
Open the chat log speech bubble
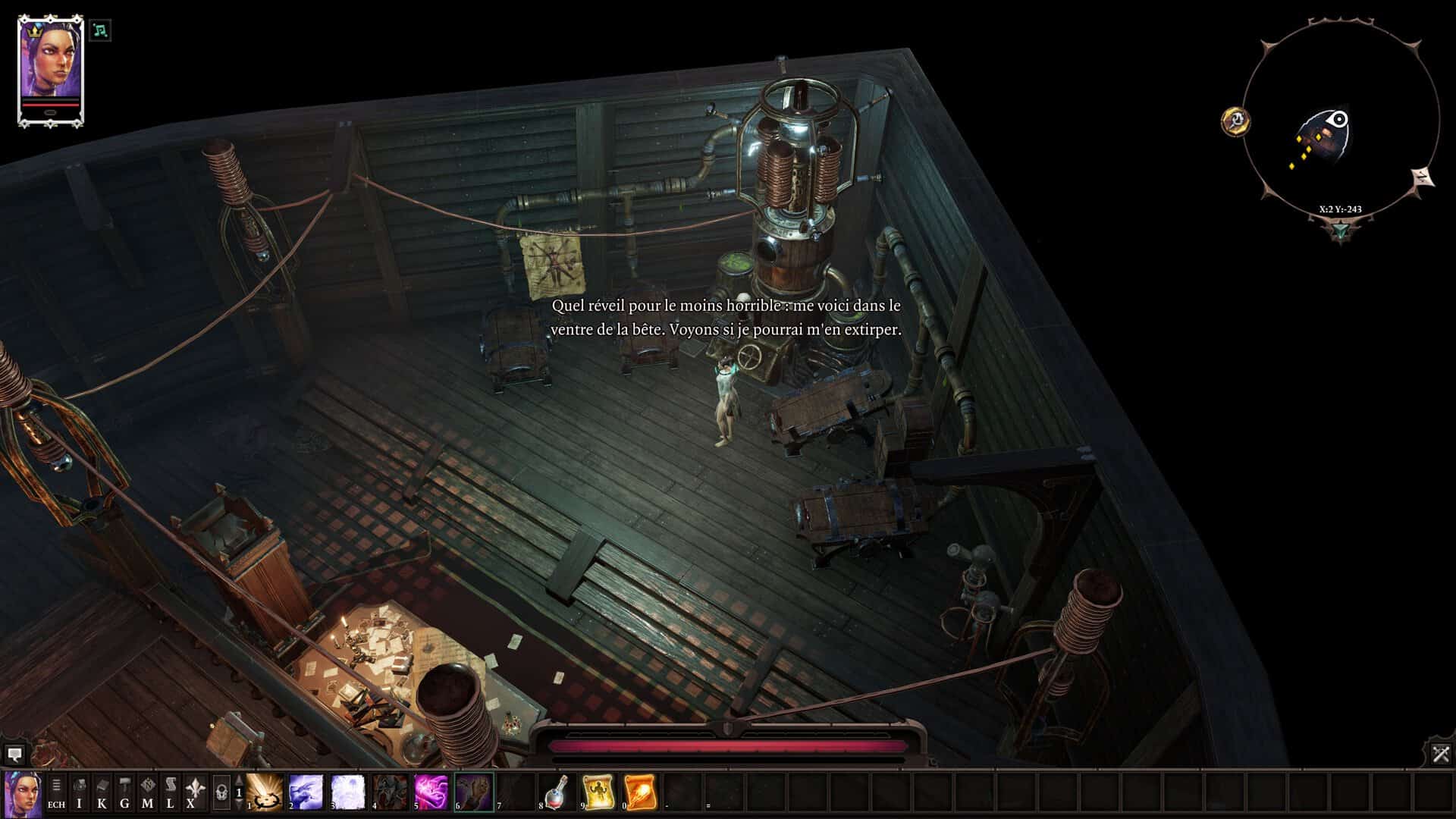14,755
